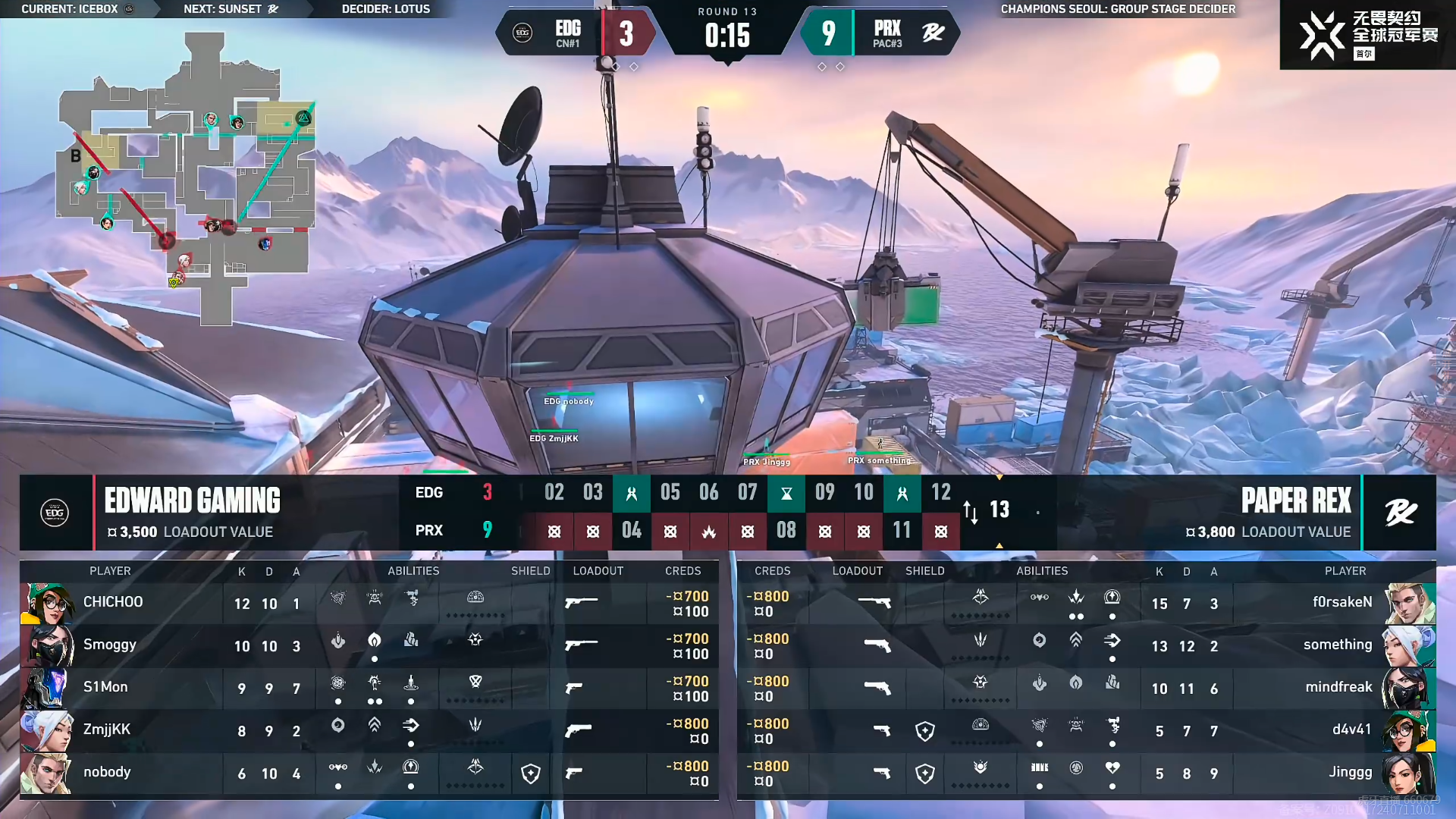The width and height of the screenshot is (1456, 819).
Task: Click the Paper Rex logo next to PAPER REX
Action: 1401,512
